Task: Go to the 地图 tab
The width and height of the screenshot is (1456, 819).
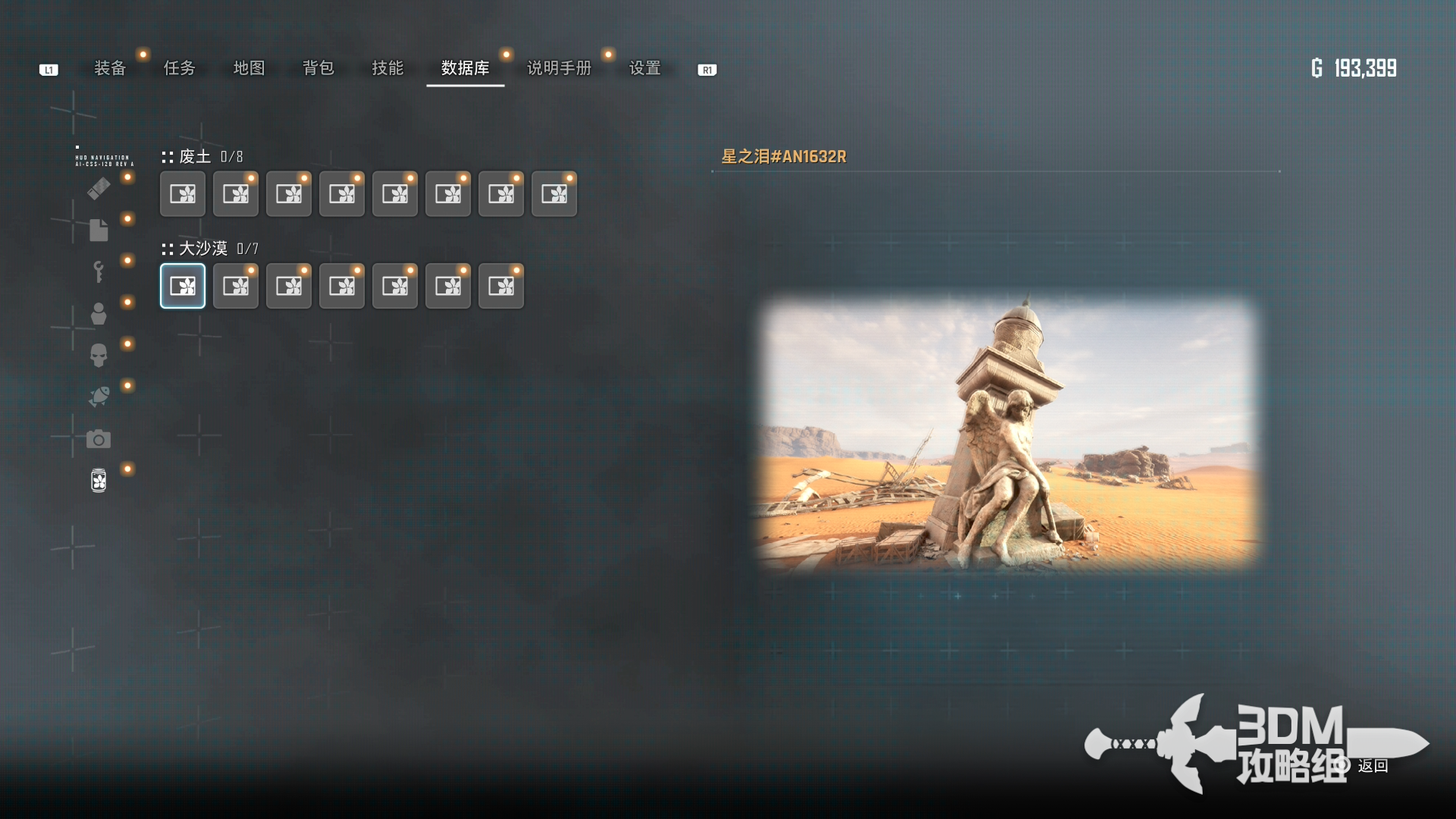Action: pyautogui.click(x=249, y=68)
